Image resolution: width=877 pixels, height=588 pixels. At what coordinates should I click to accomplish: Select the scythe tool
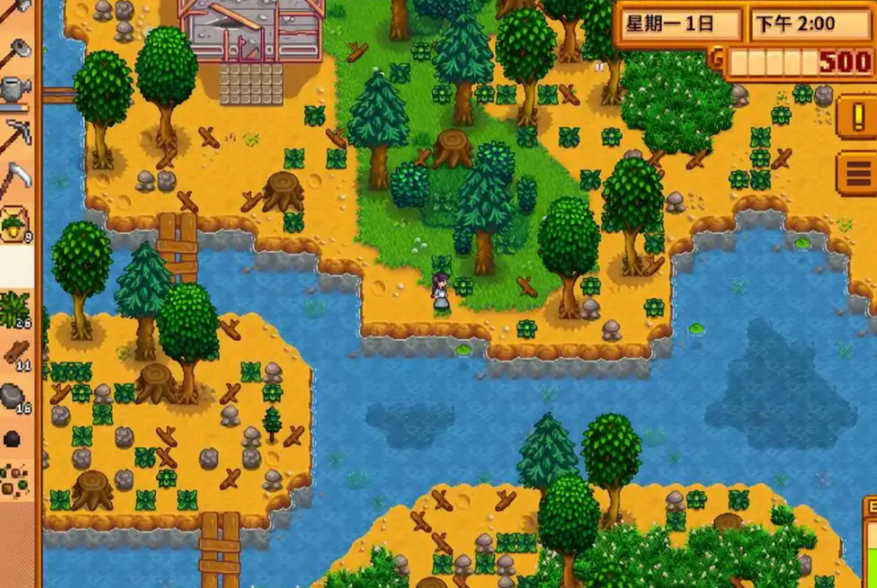16,178
